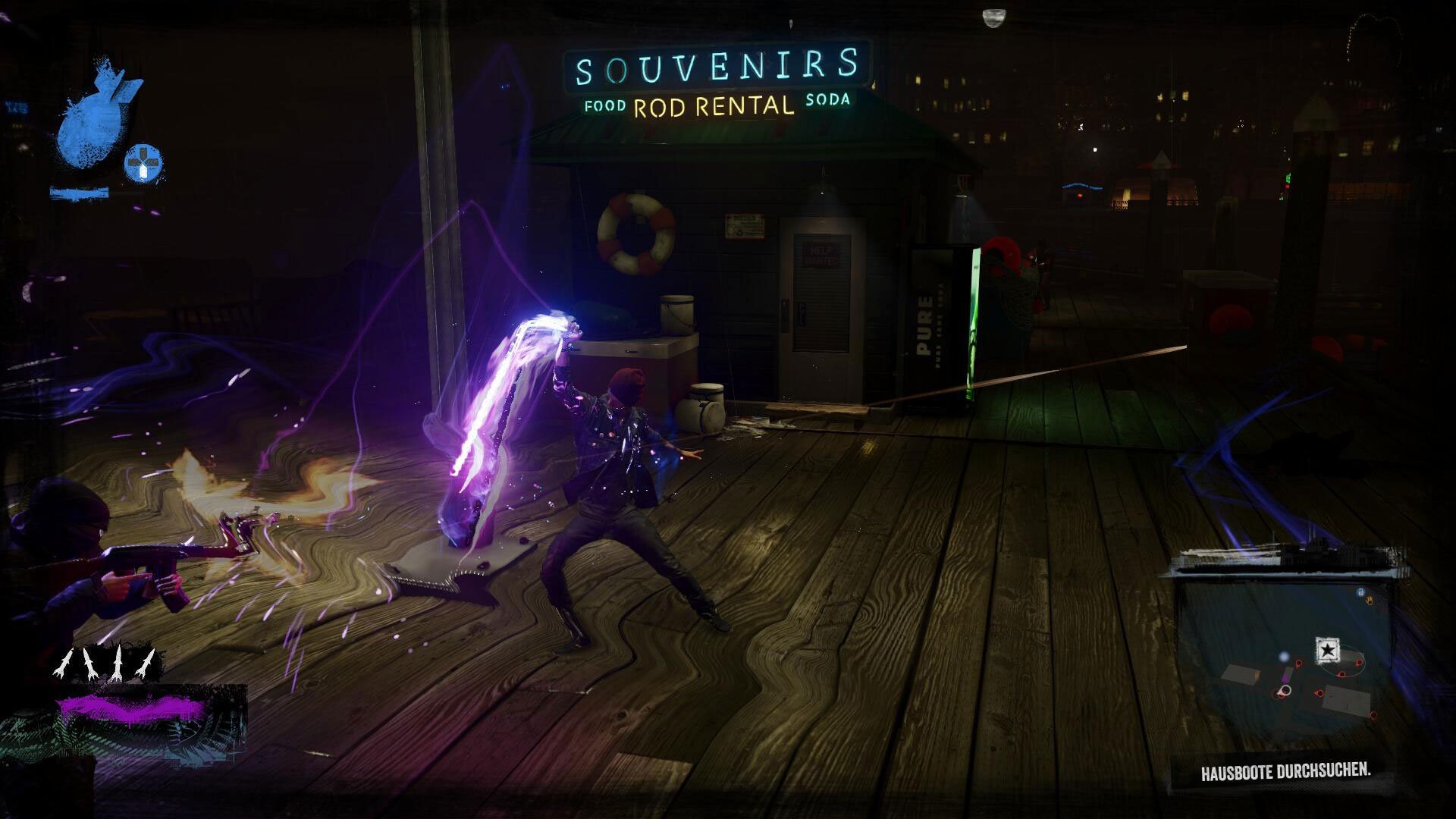This screenshot has height=819, width=1456.
Task: Select the orange karma hand icon on the minimap
Action: coord(1370,599)
